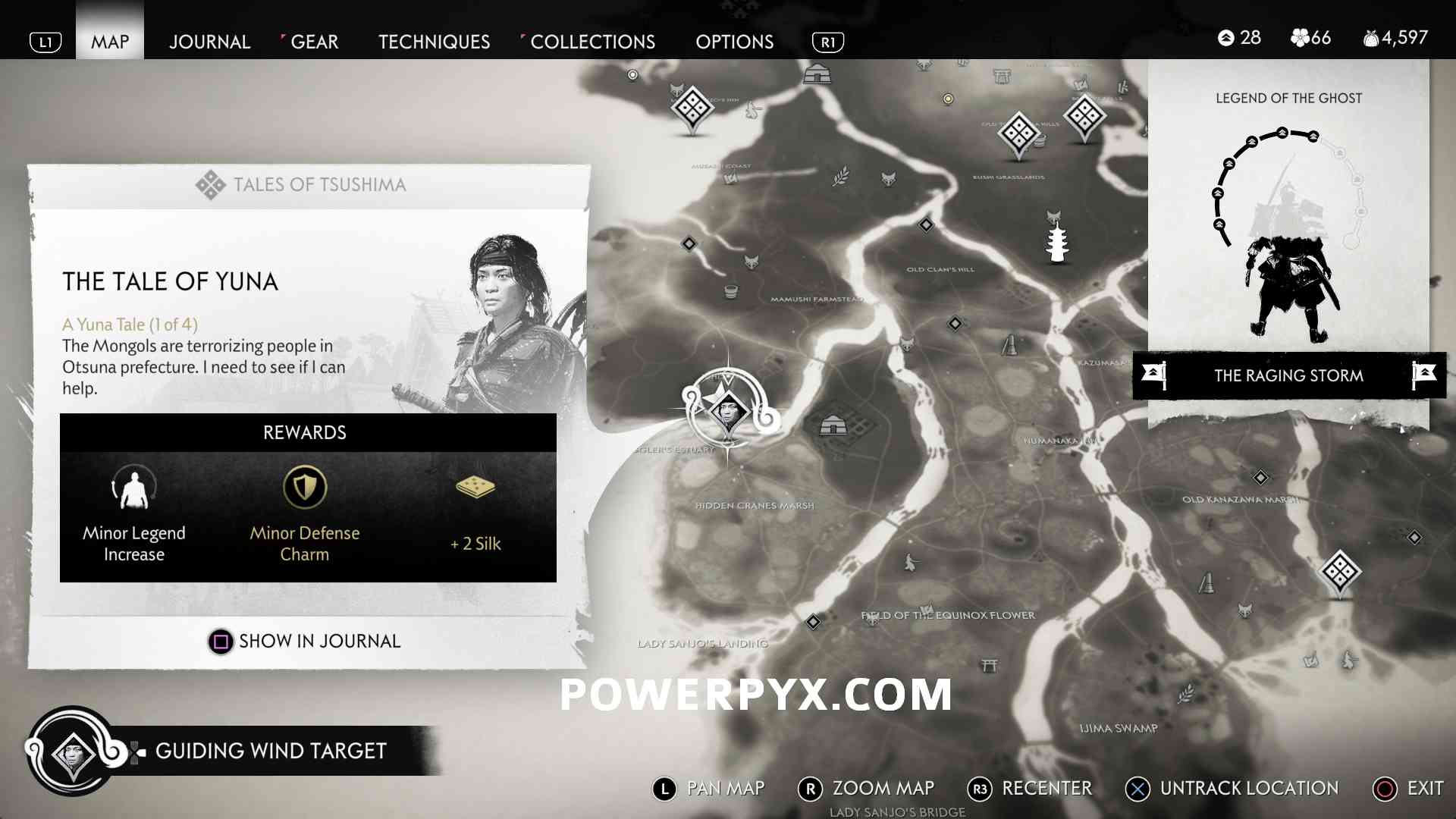Select the Techniques tab
The width and height of the screenshot is (1456, 819).
coord(434,42)
